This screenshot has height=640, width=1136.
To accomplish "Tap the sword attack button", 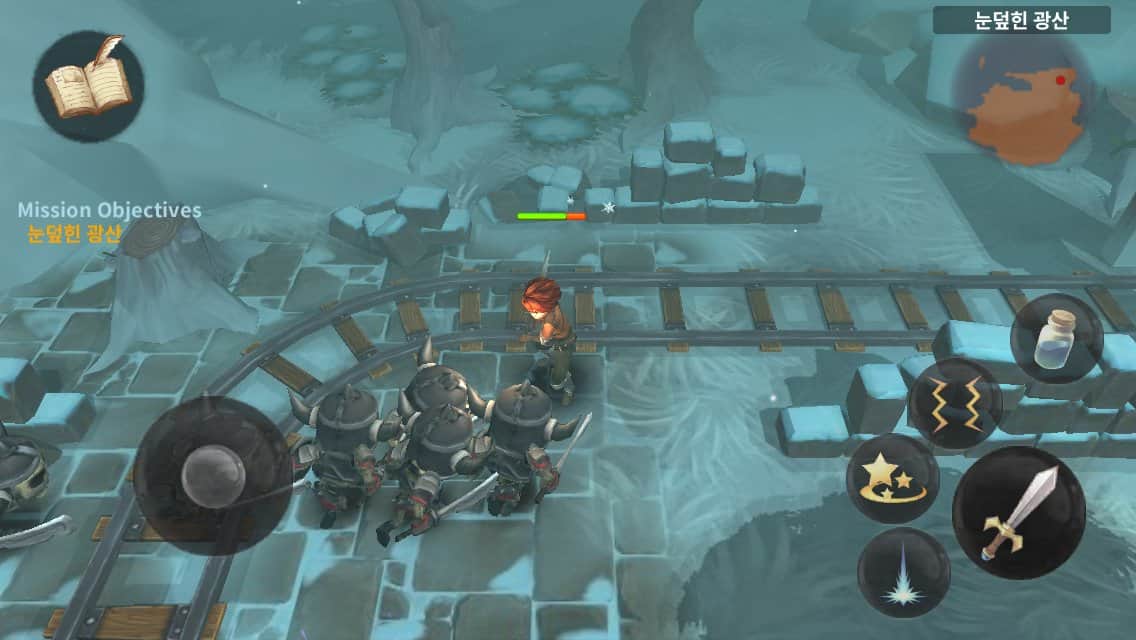I will point(1019,511).
